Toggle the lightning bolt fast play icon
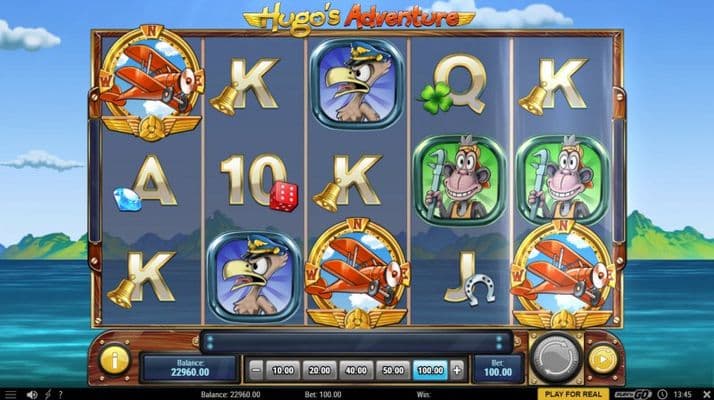Viewport: 714px width, 400px height. (47, 394)
